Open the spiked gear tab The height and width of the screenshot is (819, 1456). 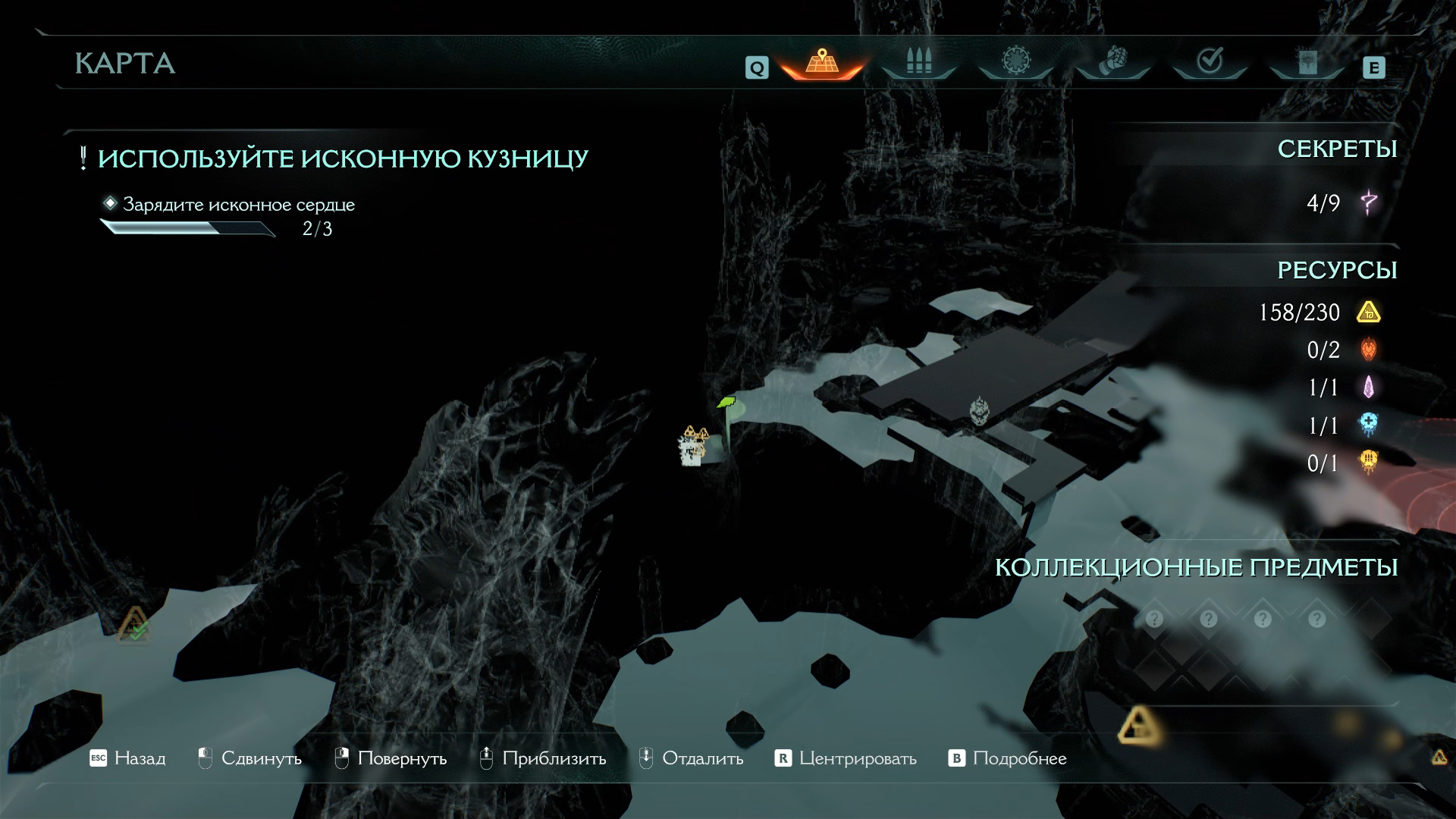click(x=1015, y=62)
